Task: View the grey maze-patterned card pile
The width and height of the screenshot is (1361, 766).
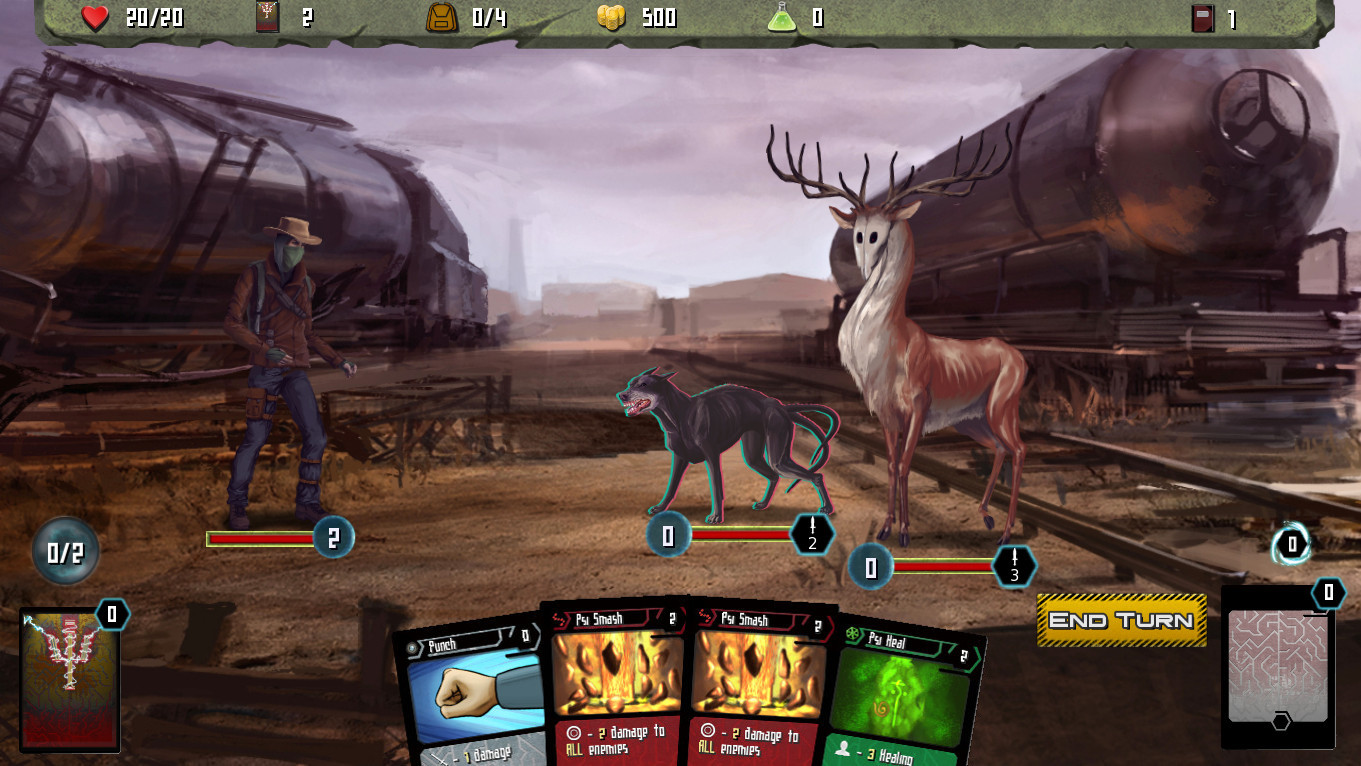Action: tap(1278, 667)
